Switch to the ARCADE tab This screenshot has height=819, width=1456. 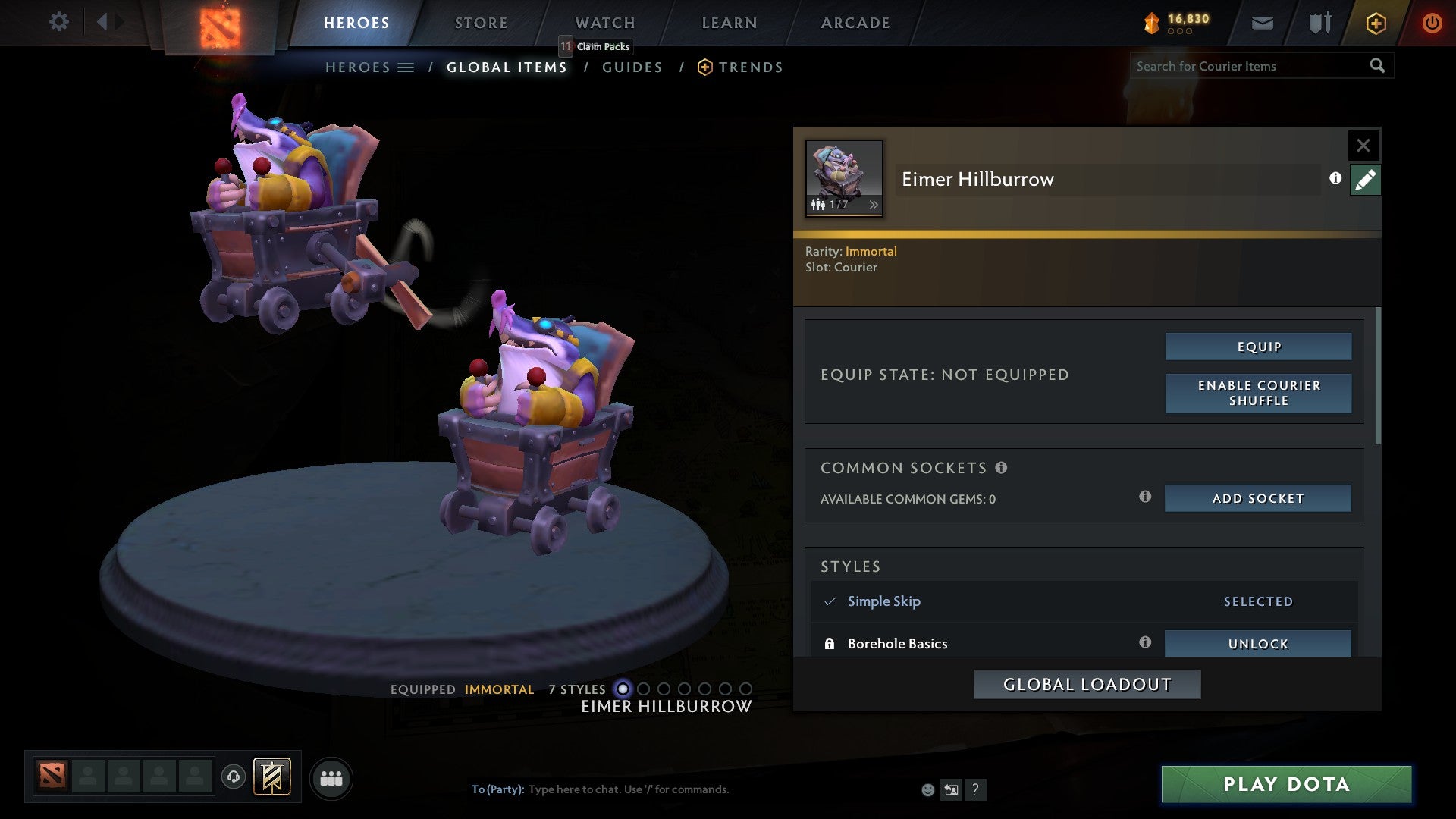click(855, 22)
